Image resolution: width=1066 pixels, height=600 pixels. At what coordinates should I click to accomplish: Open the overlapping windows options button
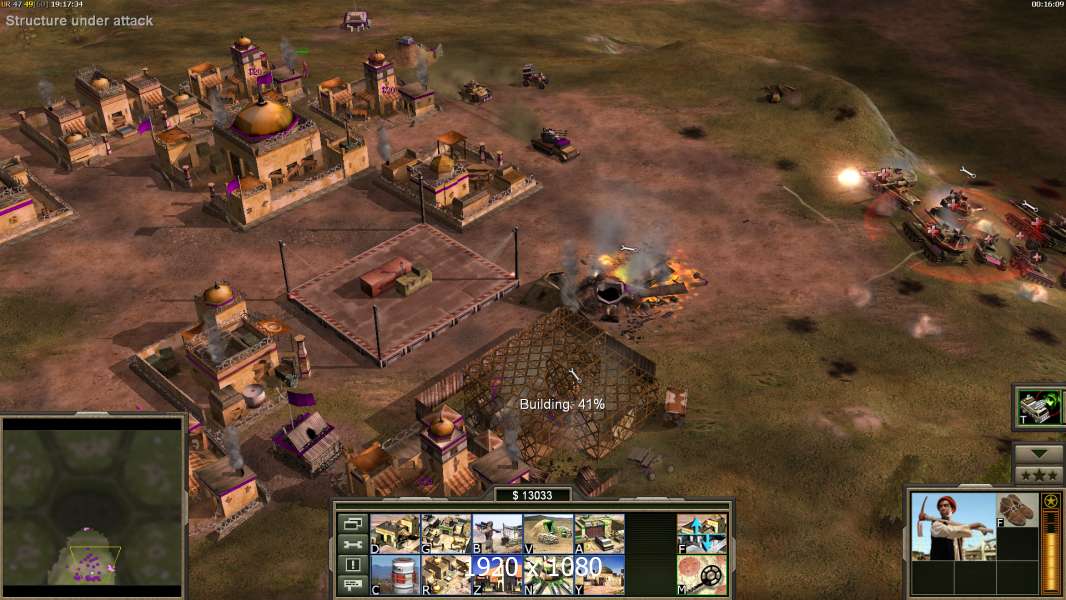coord(352,523)
